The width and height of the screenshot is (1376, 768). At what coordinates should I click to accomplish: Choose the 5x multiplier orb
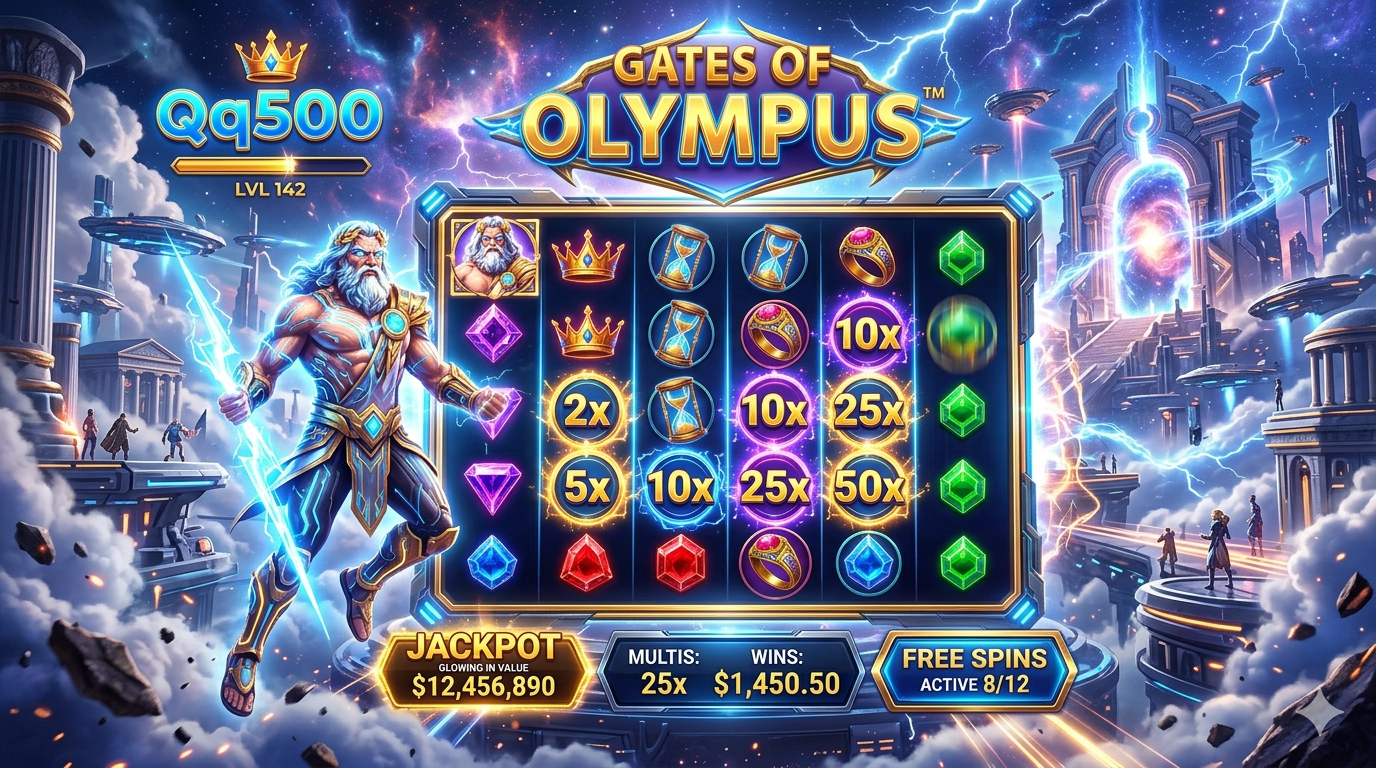(587, 486)
